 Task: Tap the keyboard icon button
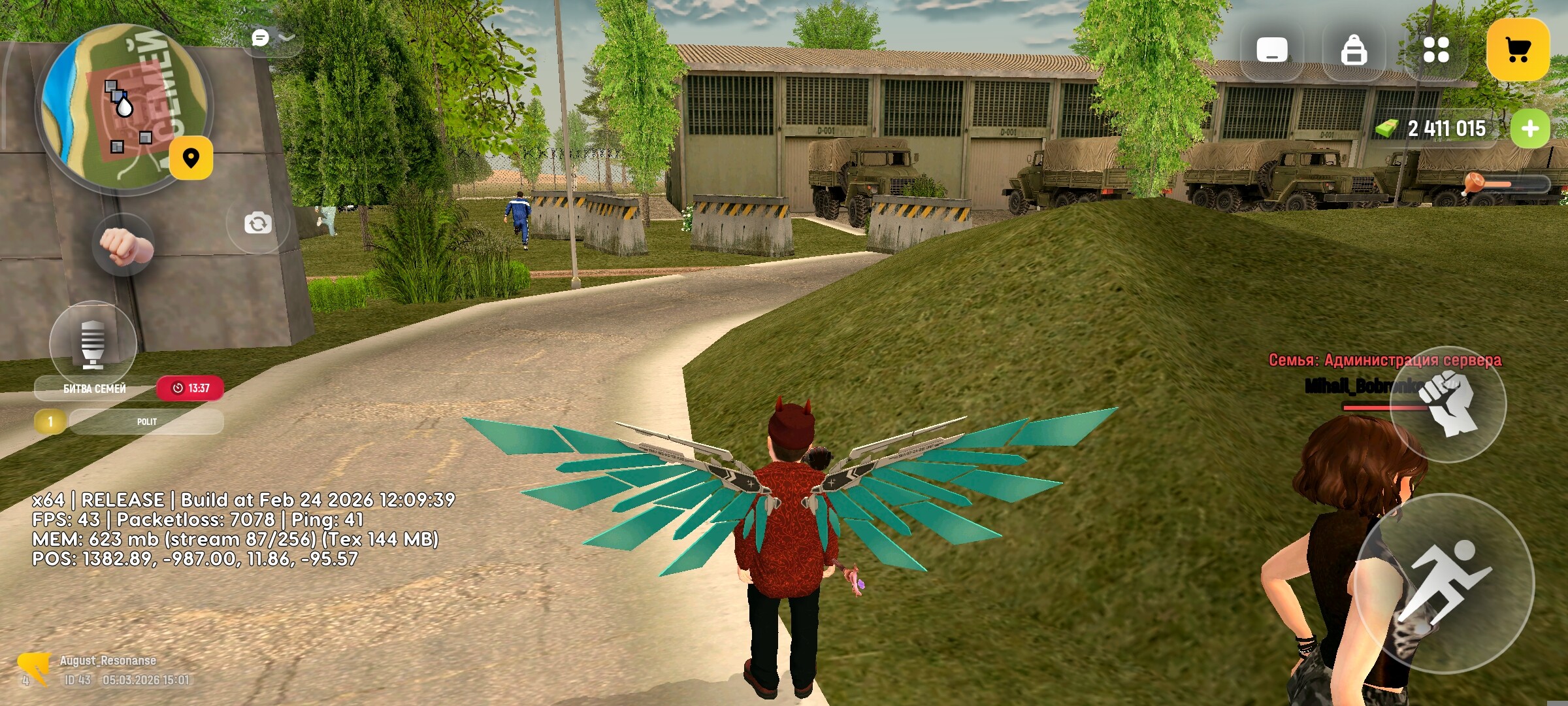tap(1271, 50)
